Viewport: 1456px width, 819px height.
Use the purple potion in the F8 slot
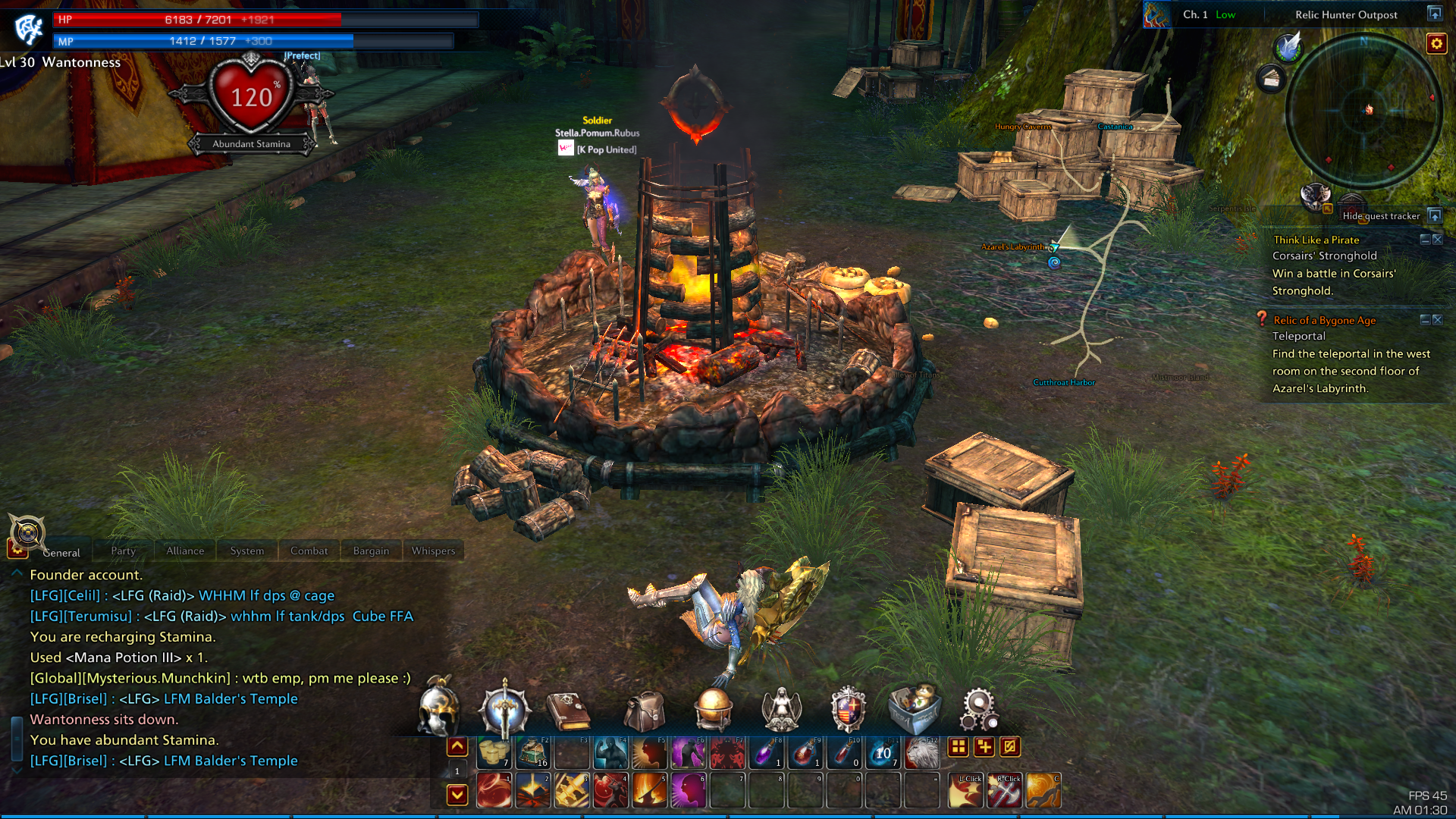[766, 752]
